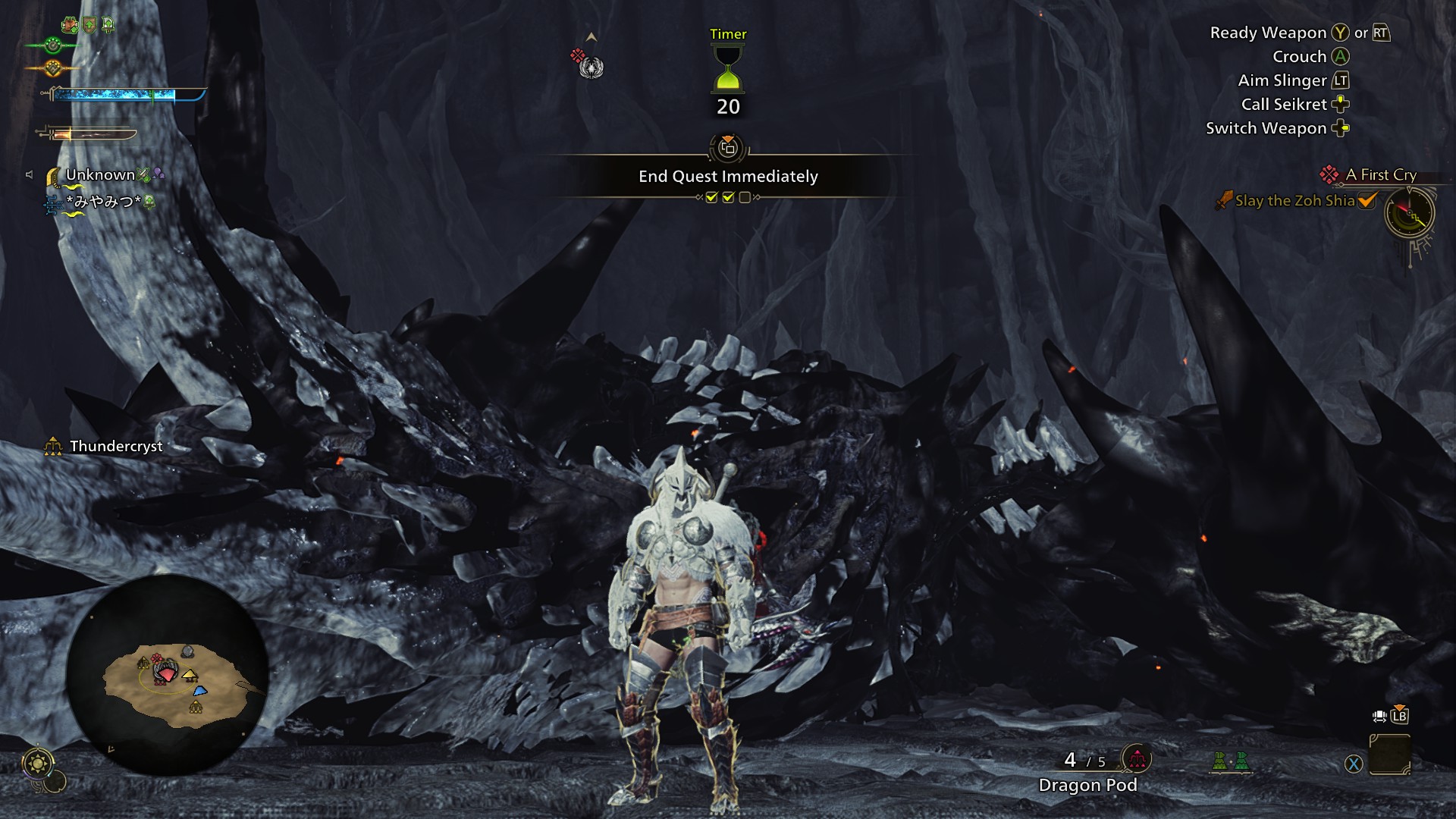Select the End Quest Immediately banner
Image resolution: width=1456 pixels, height=819 pixels.
(x=728, y=176)
